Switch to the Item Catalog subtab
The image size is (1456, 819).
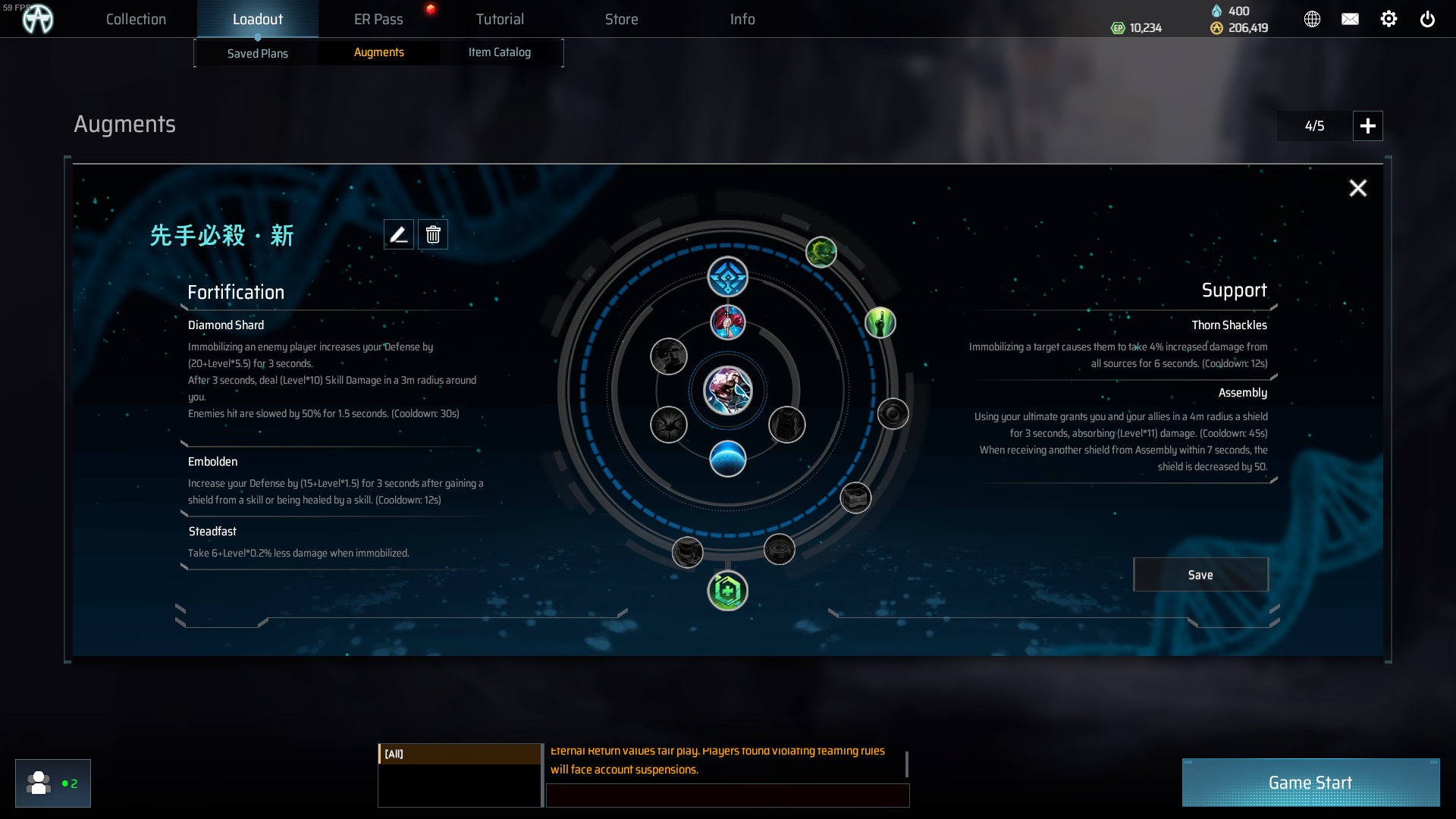click(500, 52)
